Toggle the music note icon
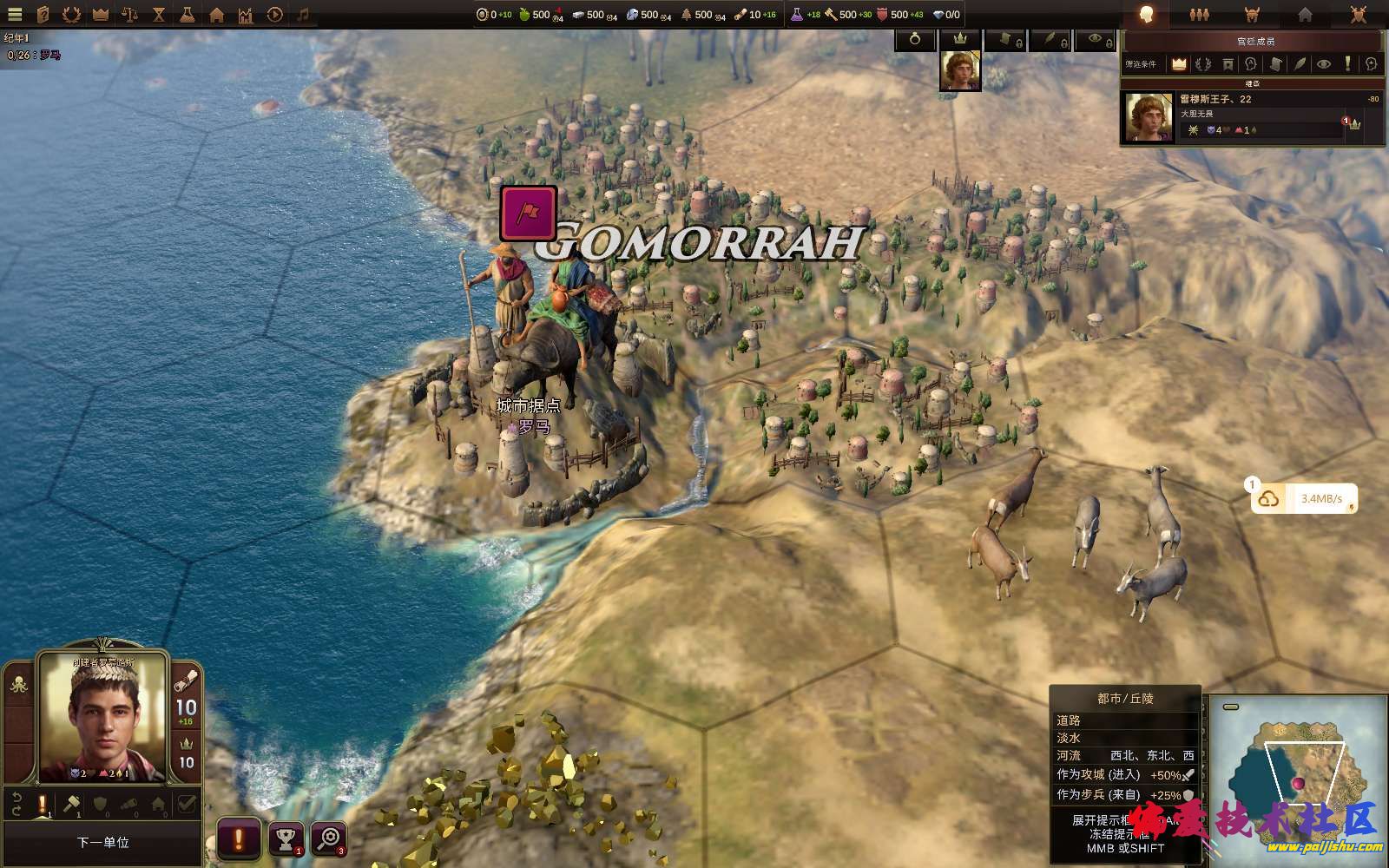Image resolution: width=1389 pixels, height=868 pixels. 303,14
